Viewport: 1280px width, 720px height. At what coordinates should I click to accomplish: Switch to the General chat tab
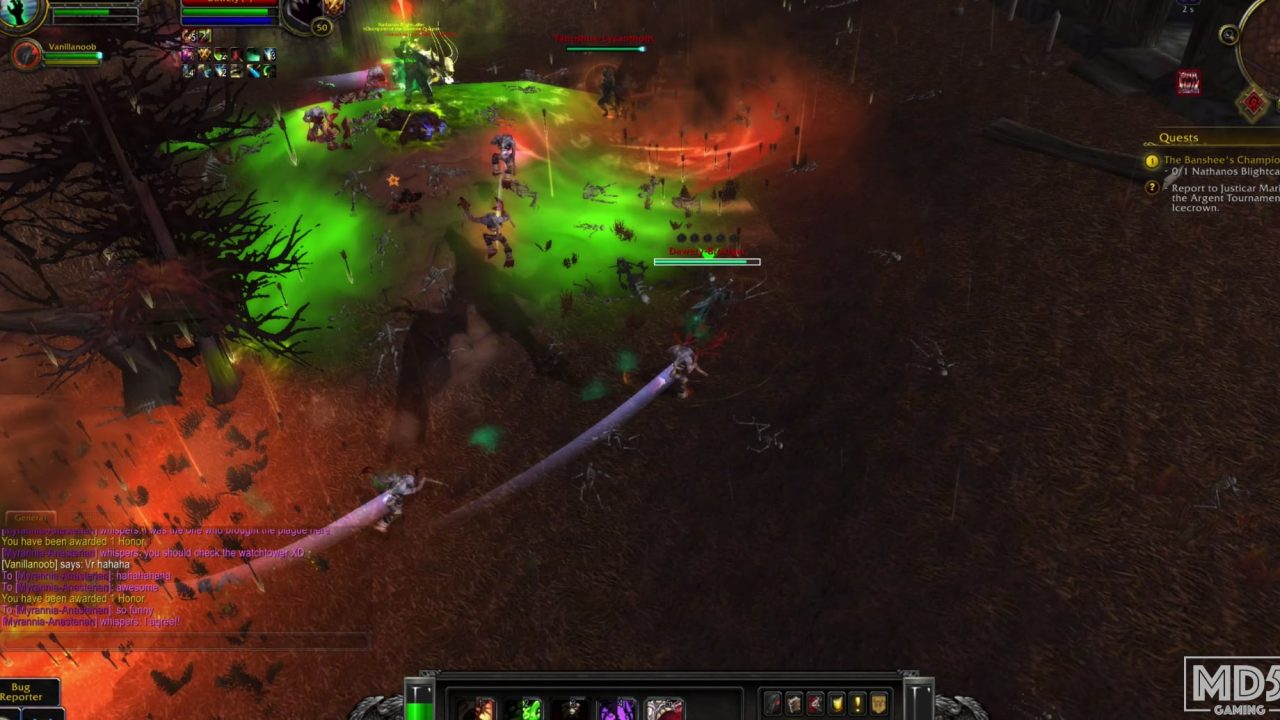30,517
